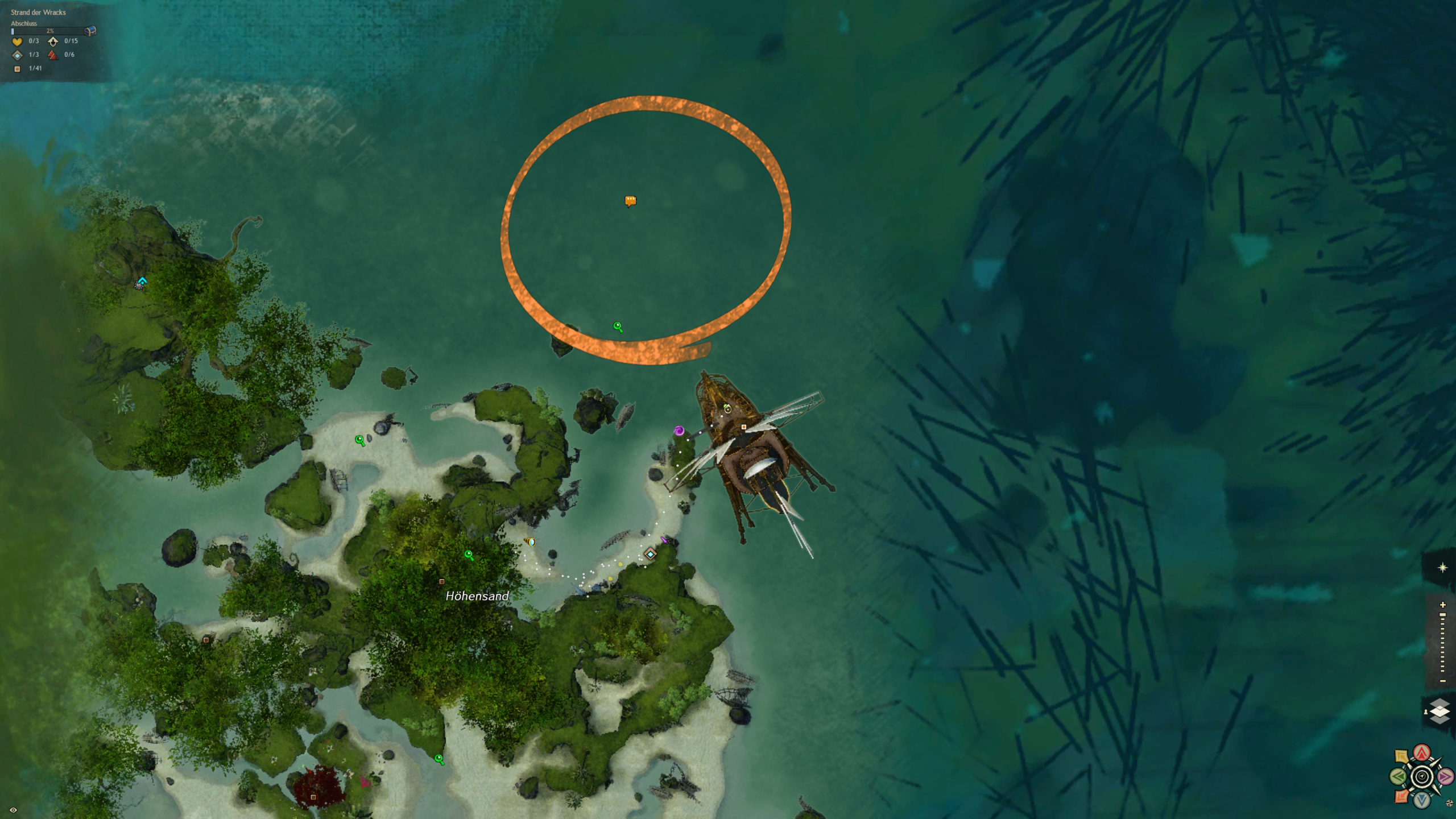This screenshot has width=1456, height=819.
Task: Open the map layers selector
Action: pos(1439,712)
